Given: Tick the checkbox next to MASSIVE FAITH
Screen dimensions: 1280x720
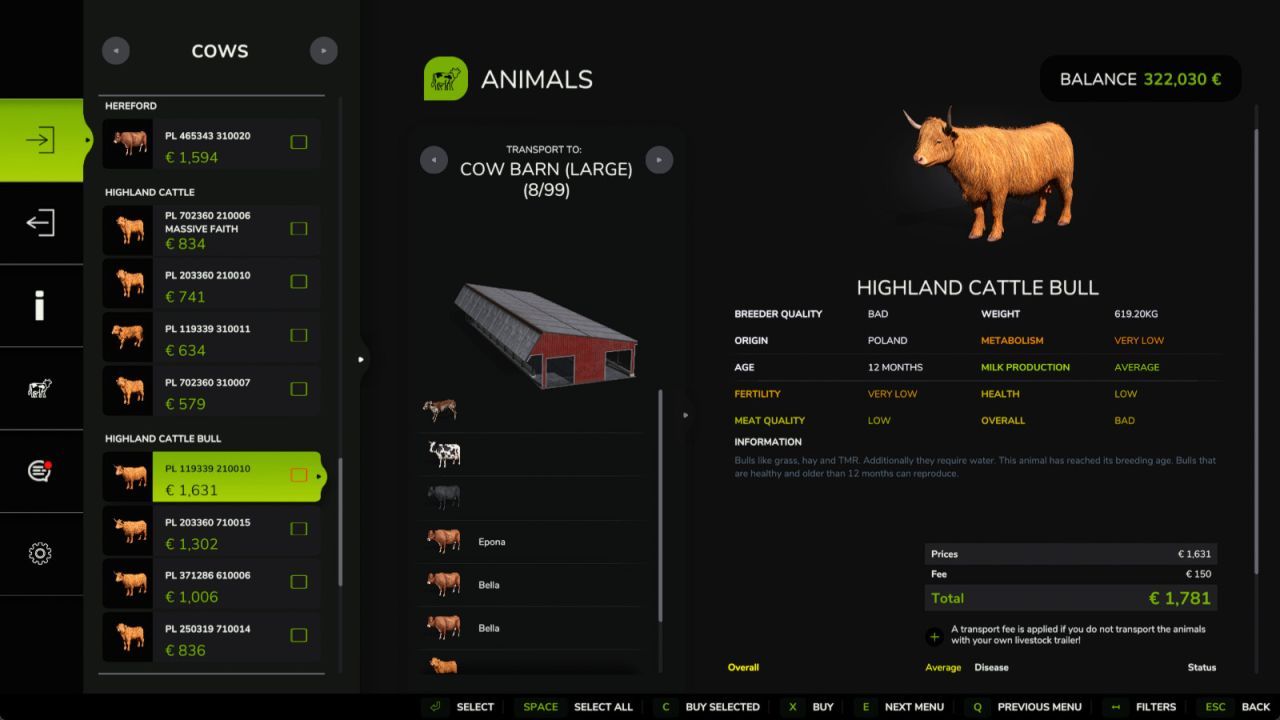Looking at the screenshot, I should point(298,228).
